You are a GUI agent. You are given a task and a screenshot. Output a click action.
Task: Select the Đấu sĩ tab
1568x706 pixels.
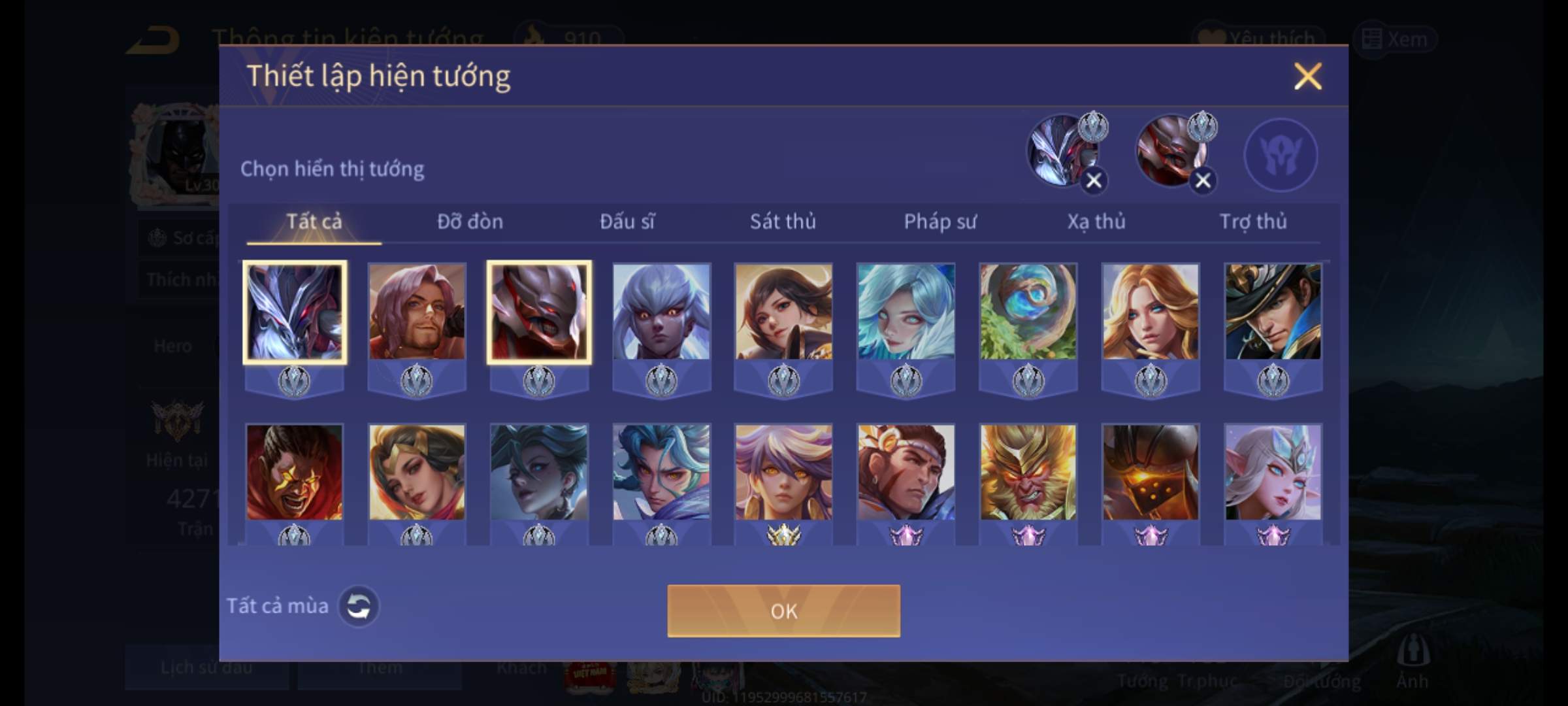[x=627, y=222]
